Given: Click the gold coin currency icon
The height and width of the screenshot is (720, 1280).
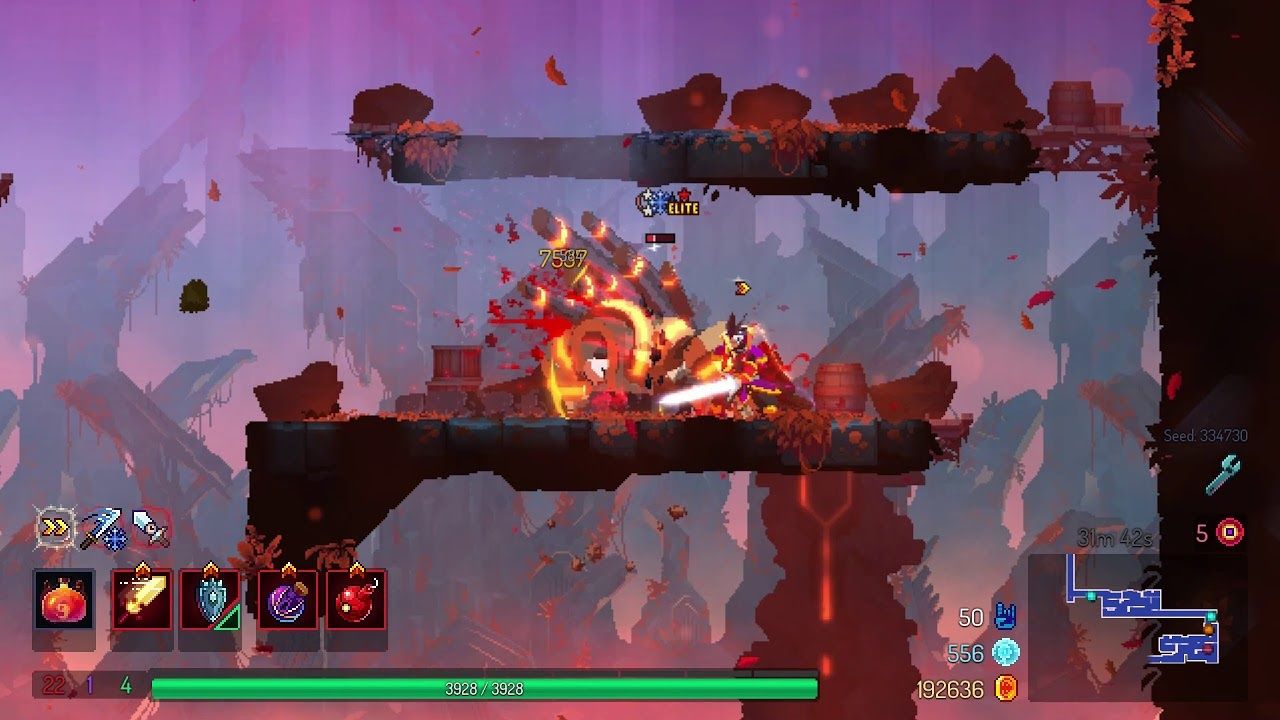Looking at the screenshot, I should 1005,688.
